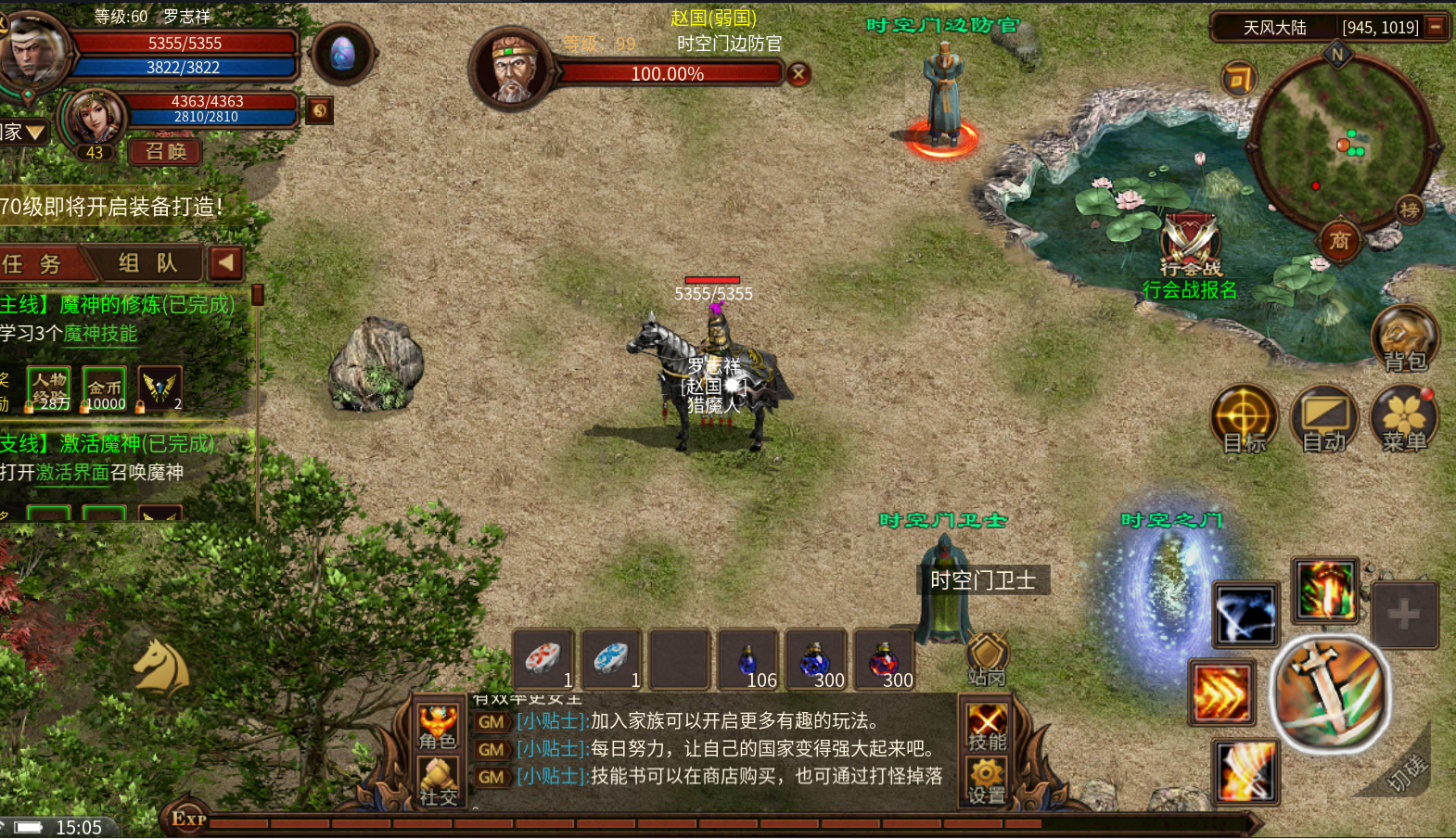This screenshot has height=839, width=1456.
Task: Activate the 站岗 guard shield button
Action: tap(987, 656)
